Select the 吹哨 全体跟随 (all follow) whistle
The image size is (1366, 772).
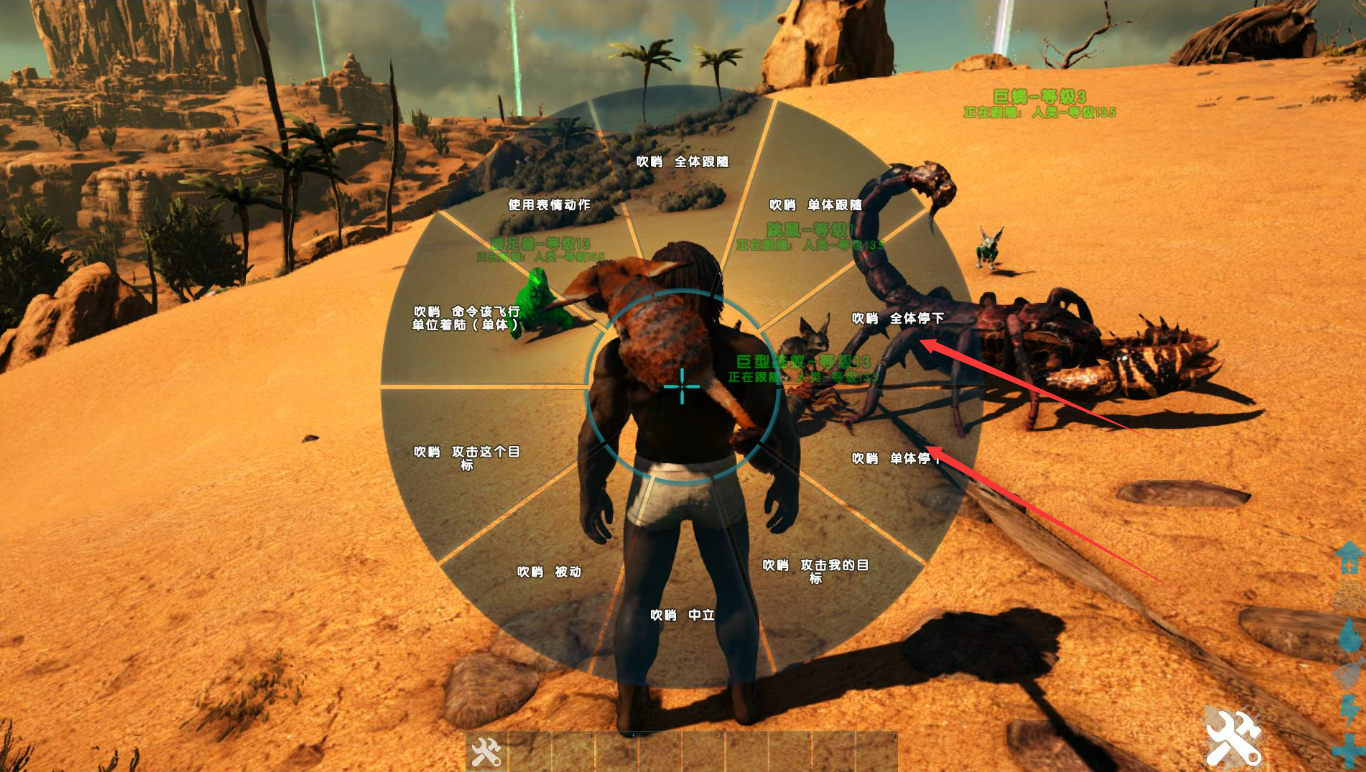point(682,161)
